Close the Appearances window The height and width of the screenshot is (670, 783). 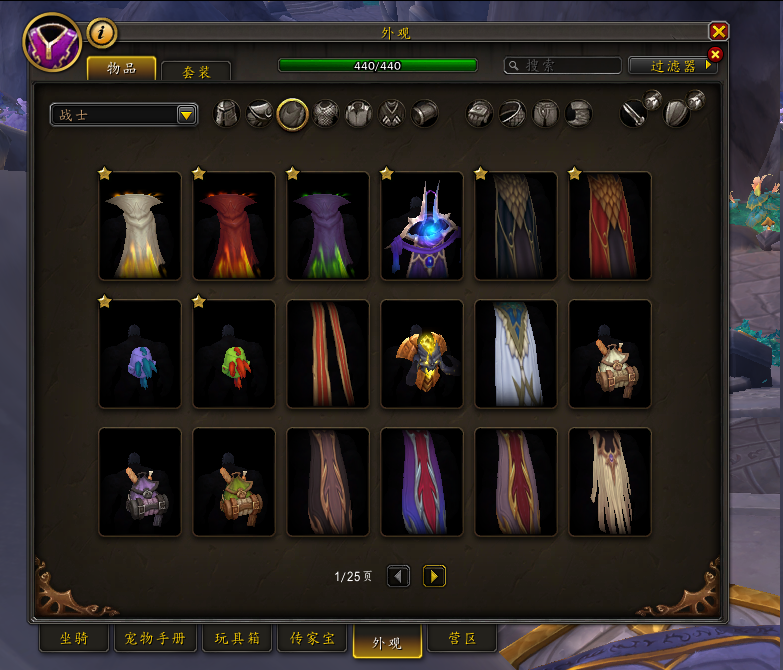[718, 31]
